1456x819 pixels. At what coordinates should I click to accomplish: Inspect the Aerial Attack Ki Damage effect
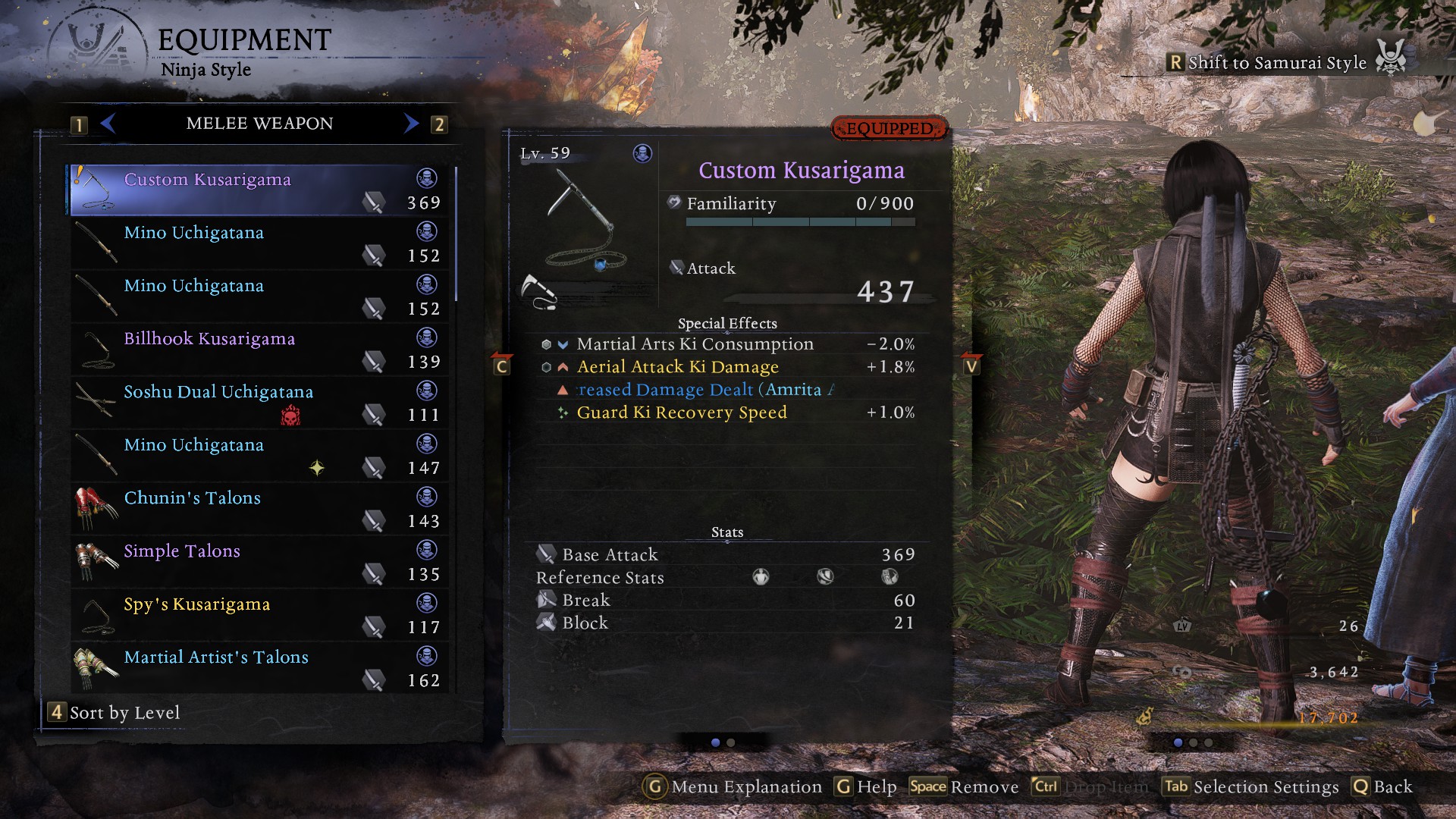tap(677, 367)
